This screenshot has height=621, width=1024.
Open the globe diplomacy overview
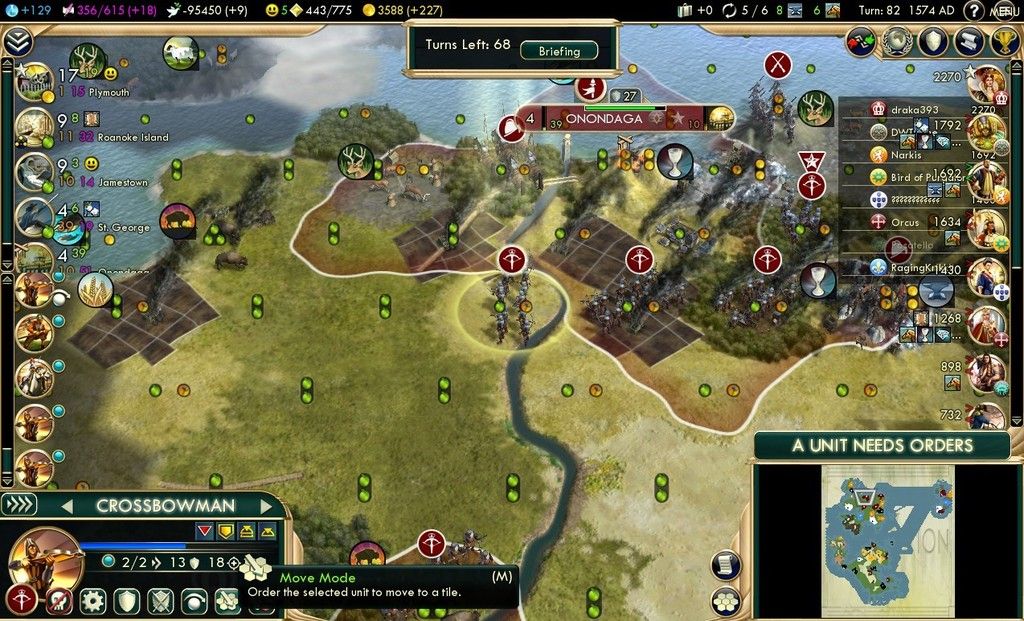click(x=898, y=42)
